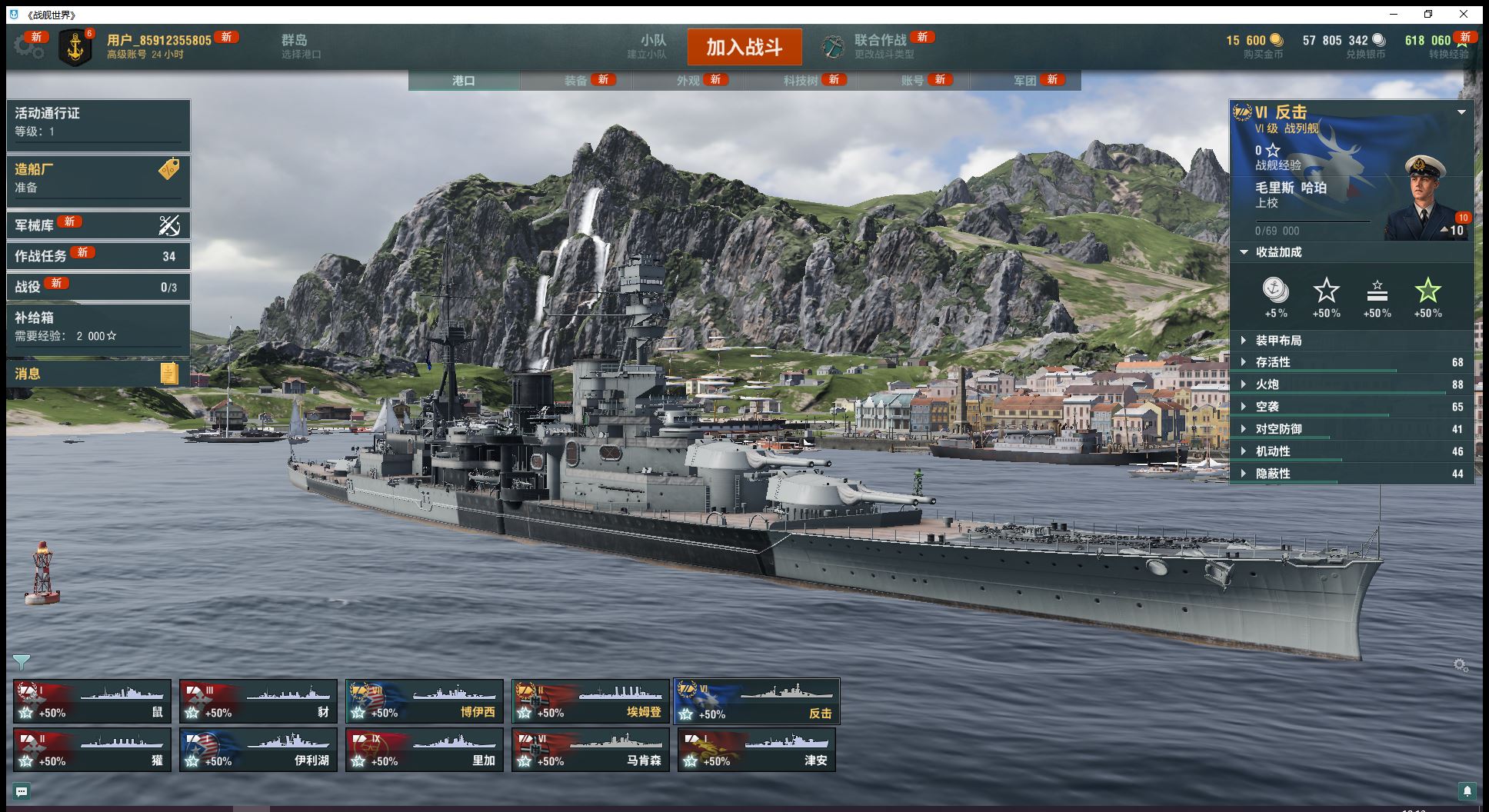Choose the 马肯森 ship card

pos(591,750)
